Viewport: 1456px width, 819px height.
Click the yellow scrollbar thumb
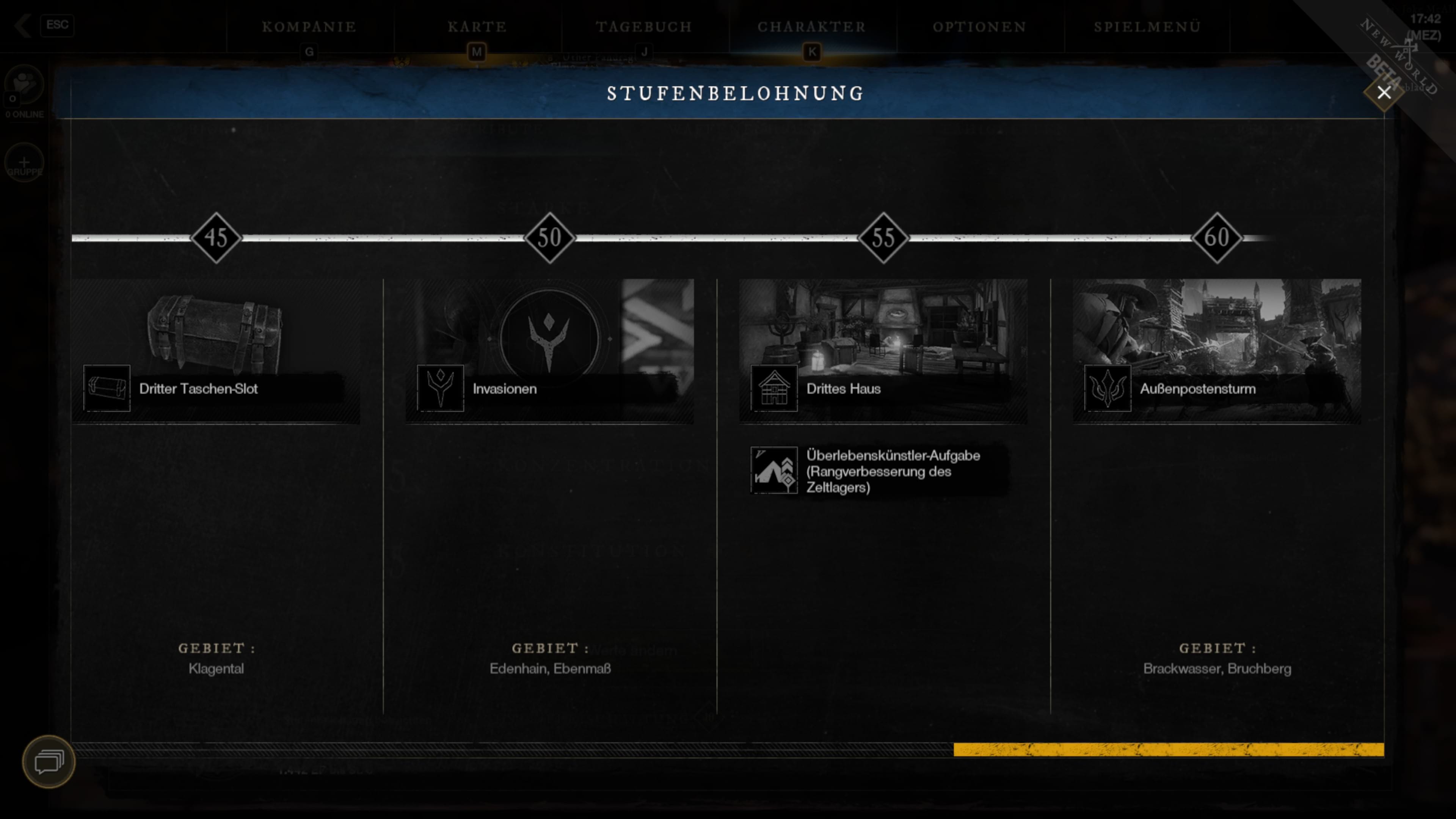(1168, 750)
